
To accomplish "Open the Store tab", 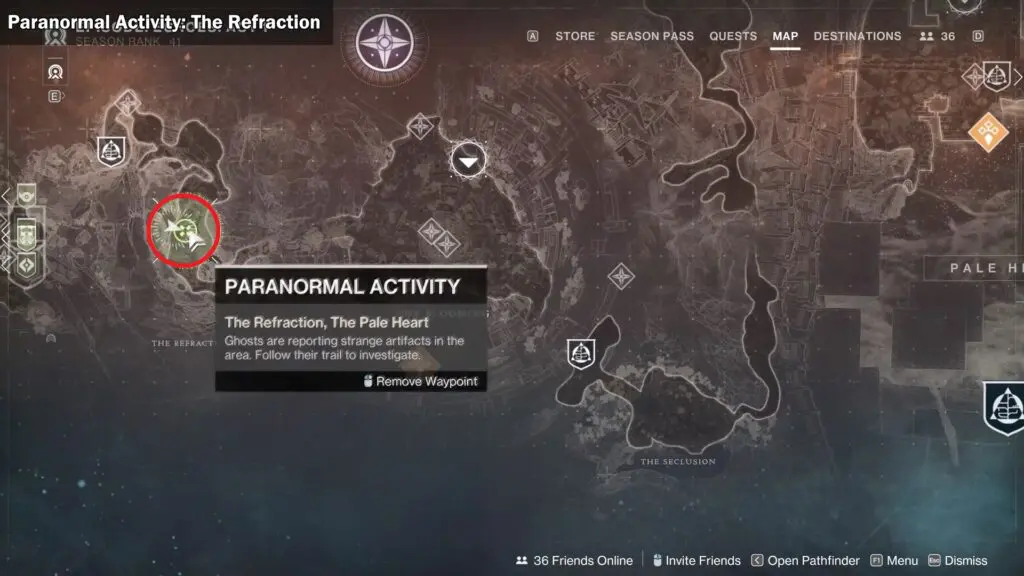I will (x=575, y=36).
